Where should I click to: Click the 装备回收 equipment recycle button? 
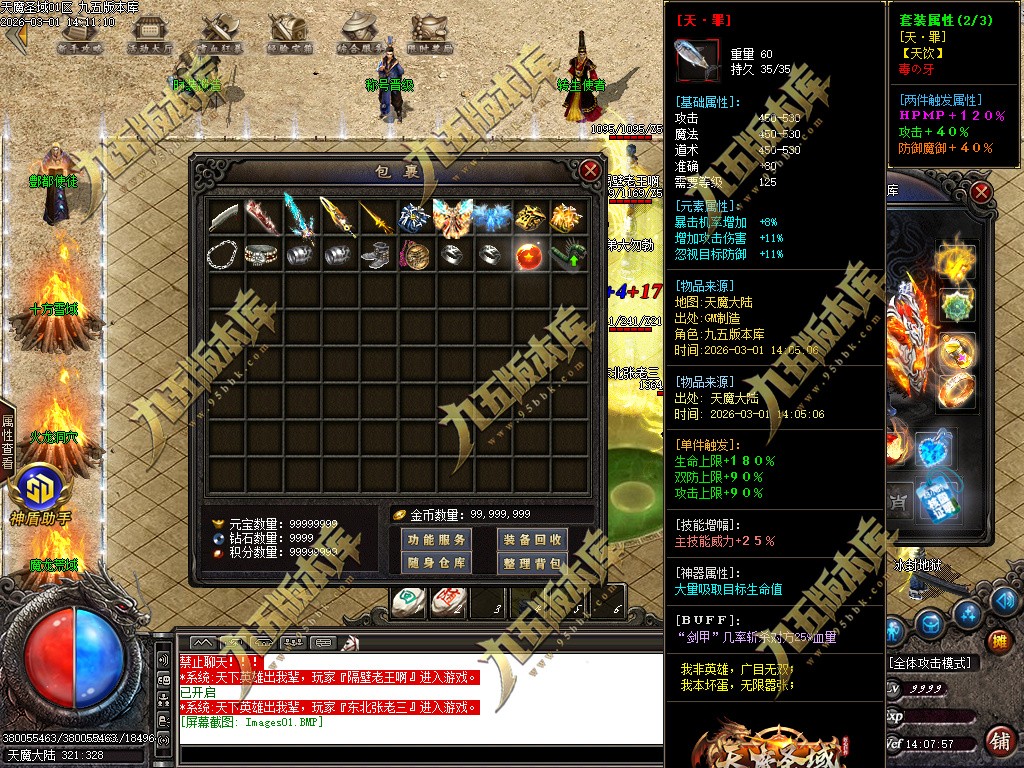coord(531,540)
